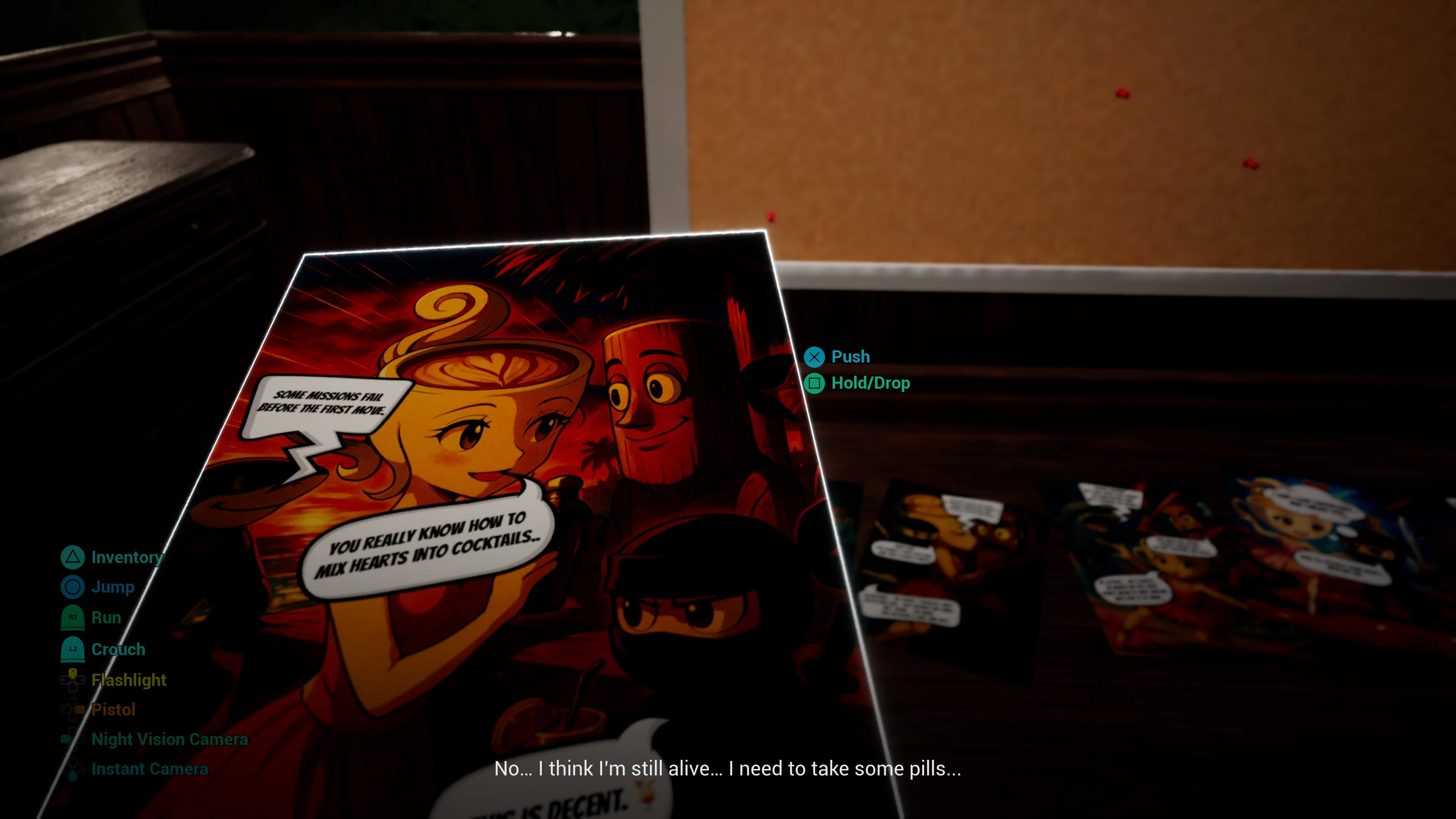Viewport: 1456px width, 819px height.
Task: Select the Crouch L2 trigger icon
Action: (x=72, y=649)
